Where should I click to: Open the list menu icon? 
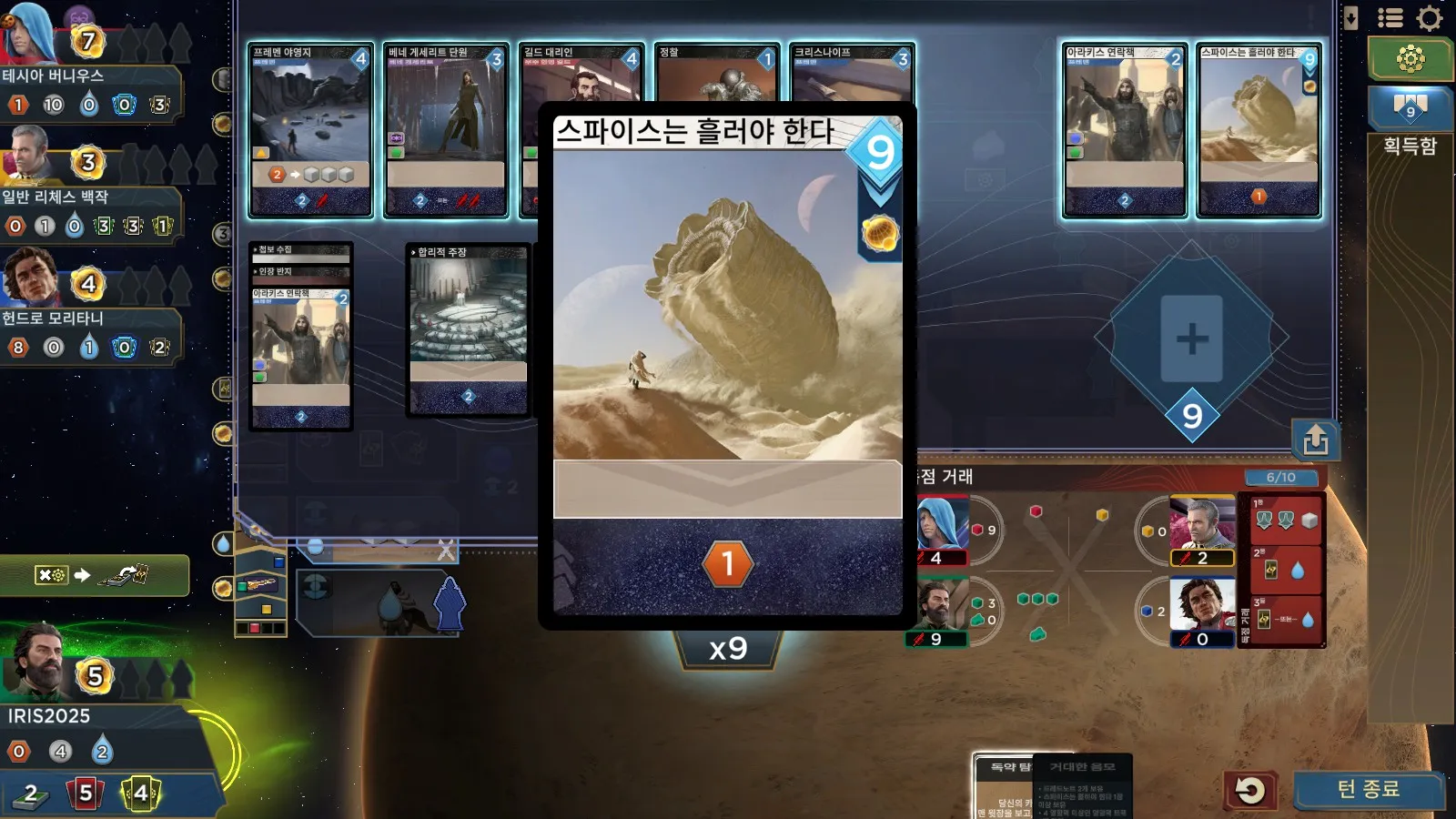click(1390, 18)
